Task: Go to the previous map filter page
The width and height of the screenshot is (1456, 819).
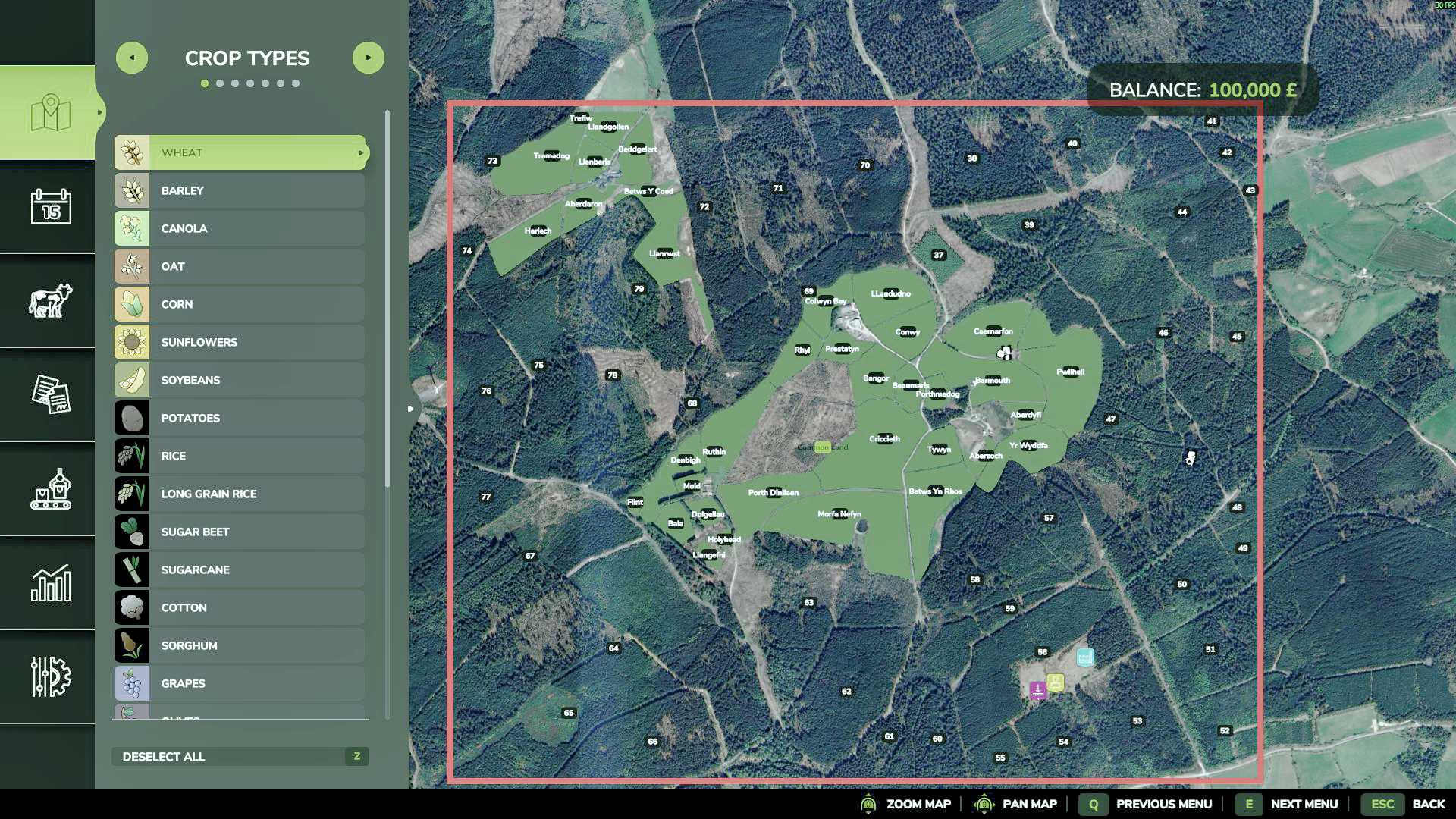Action: click(x=132, y=58)
